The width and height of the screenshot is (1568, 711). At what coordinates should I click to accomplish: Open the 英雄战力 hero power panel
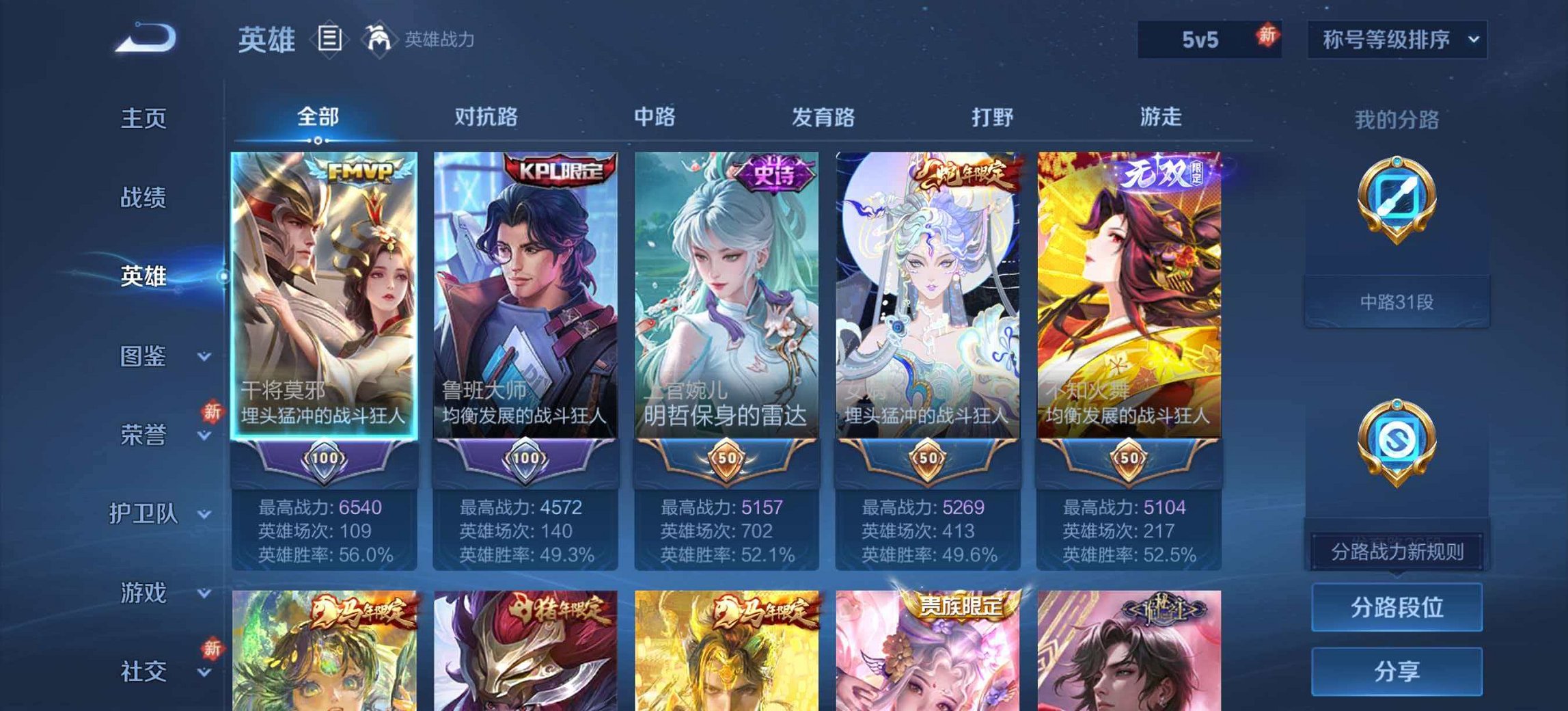pyautogui.click(x=417, y=40)
